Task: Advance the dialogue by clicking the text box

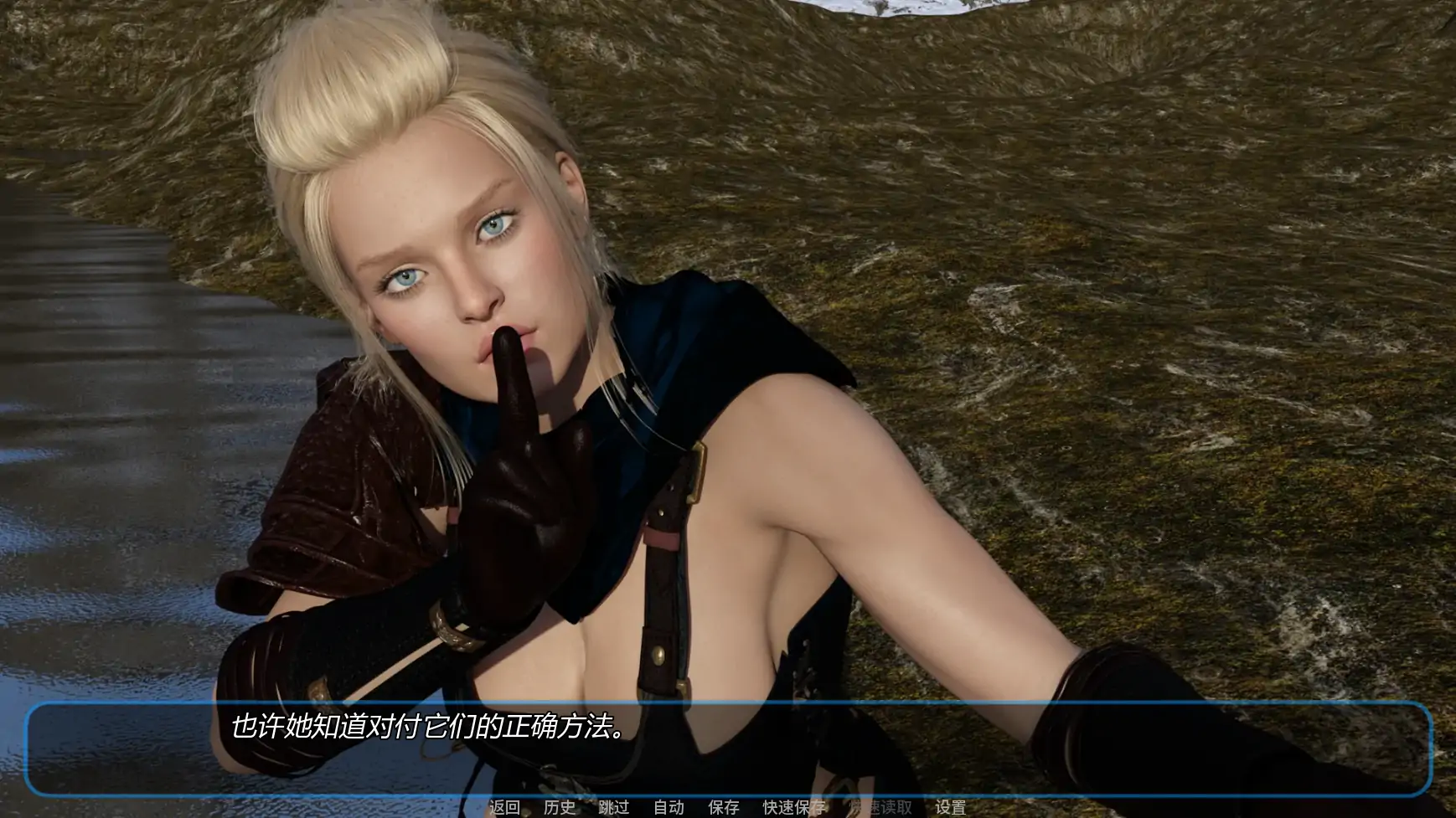Action: click(727, 749)
